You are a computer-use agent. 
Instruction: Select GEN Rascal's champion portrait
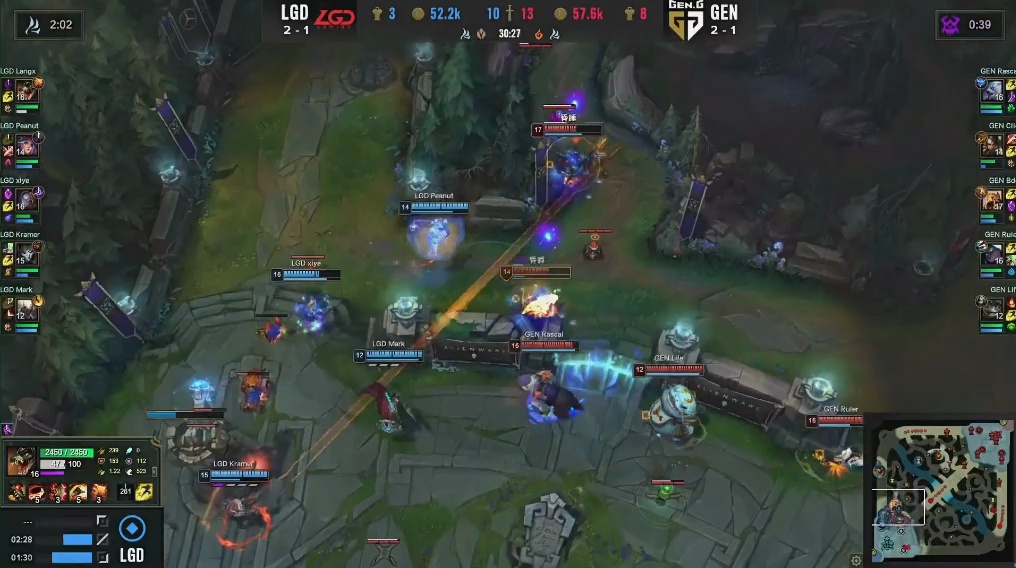click(x=991, y=91)
